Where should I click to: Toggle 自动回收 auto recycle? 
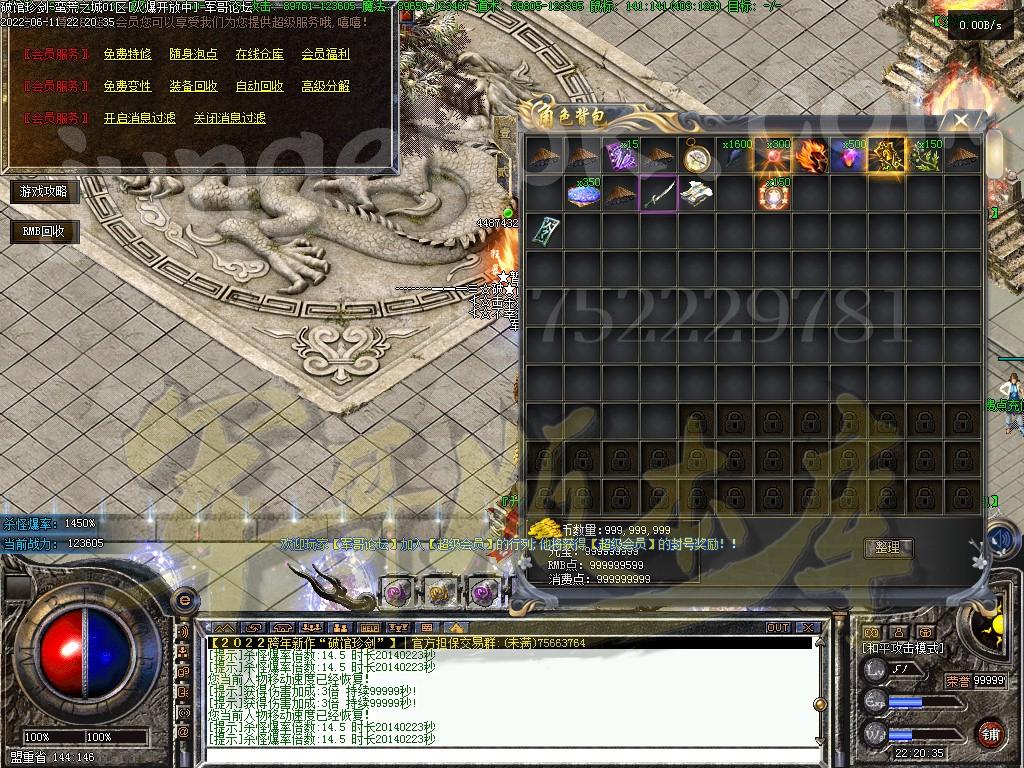pyautogui.click(x=259, y=86)
